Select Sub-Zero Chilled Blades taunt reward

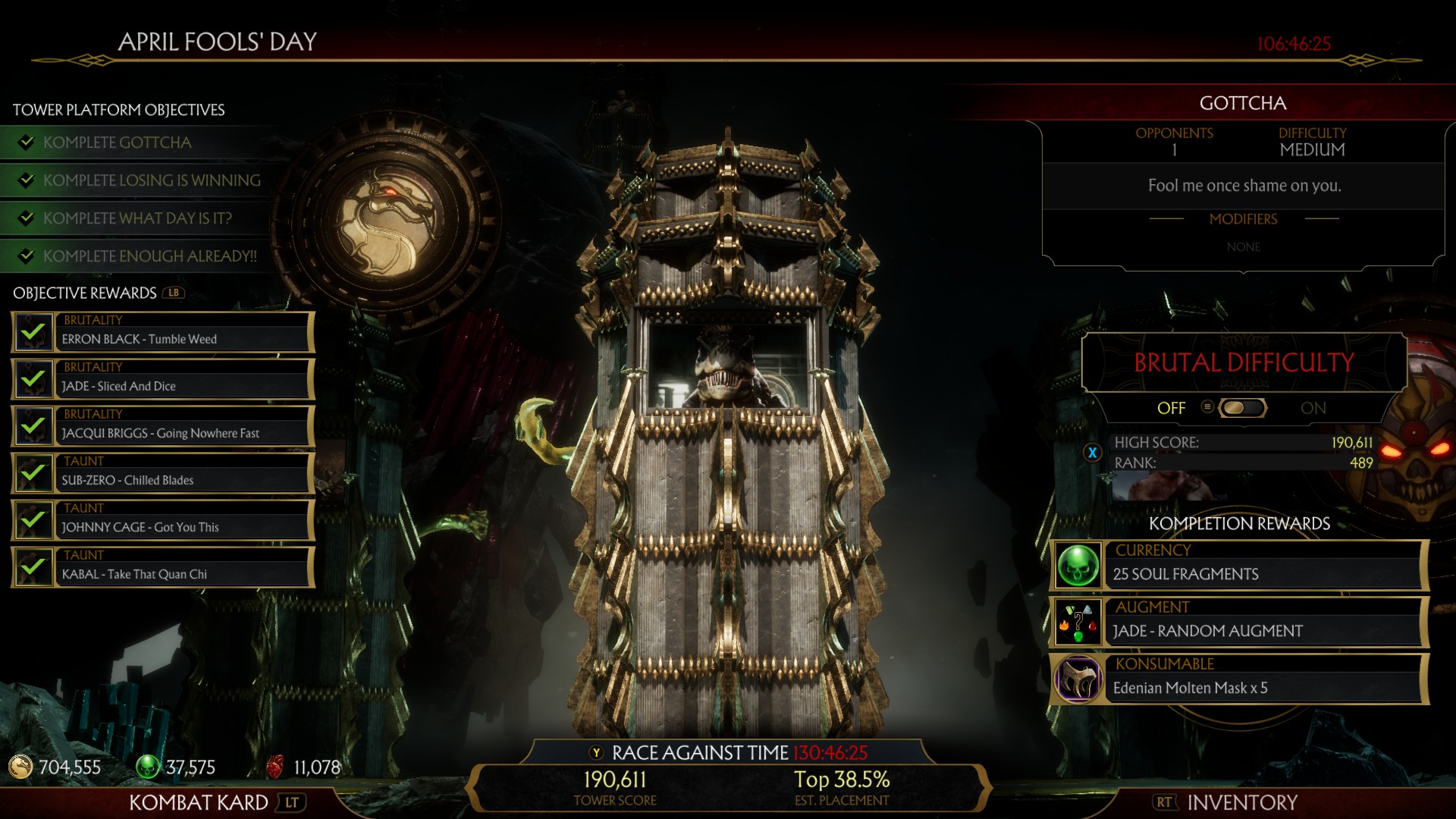163,473
